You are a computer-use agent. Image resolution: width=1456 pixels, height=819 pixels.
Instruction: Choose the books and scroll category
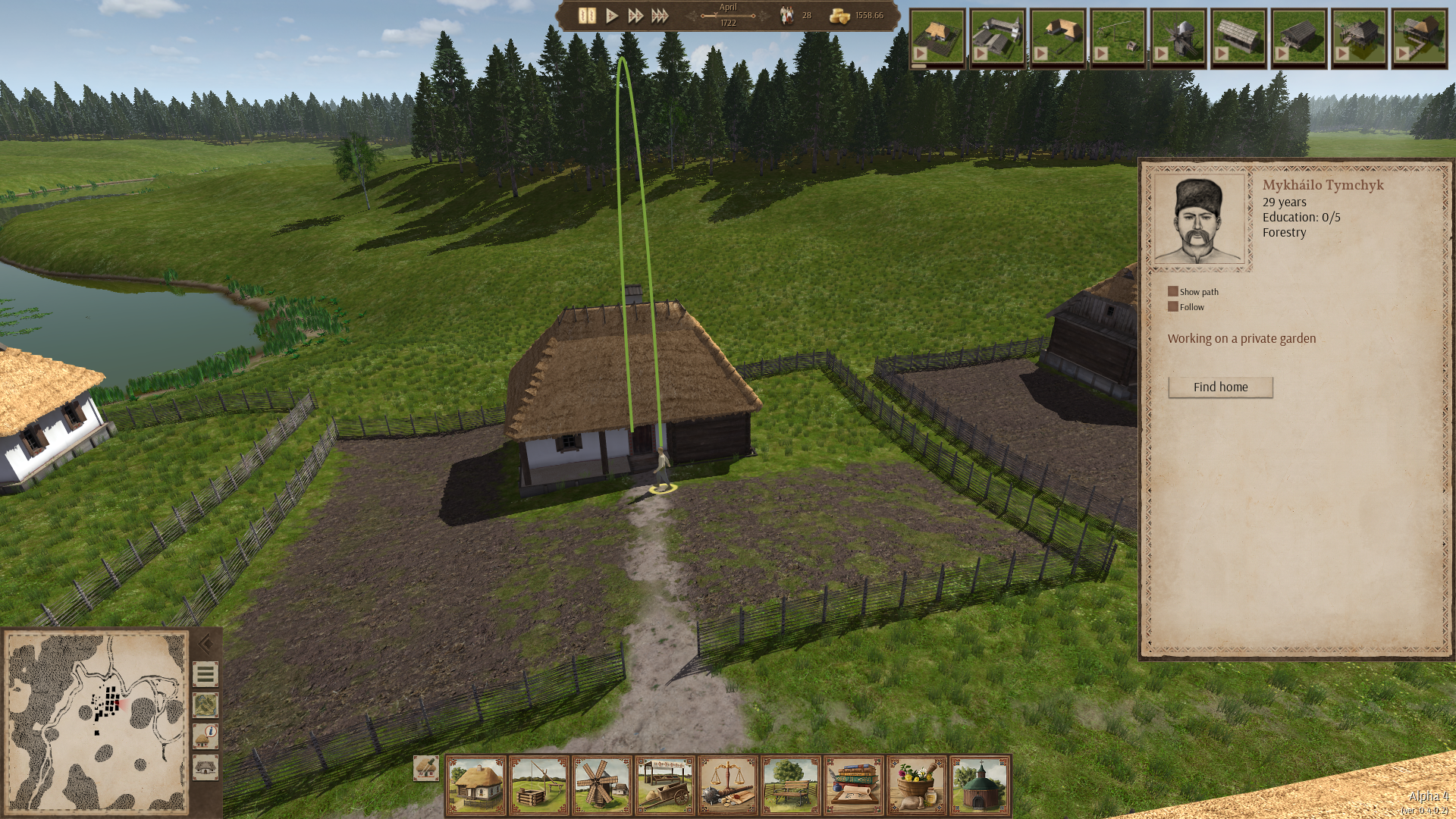(x=854, y=785)
